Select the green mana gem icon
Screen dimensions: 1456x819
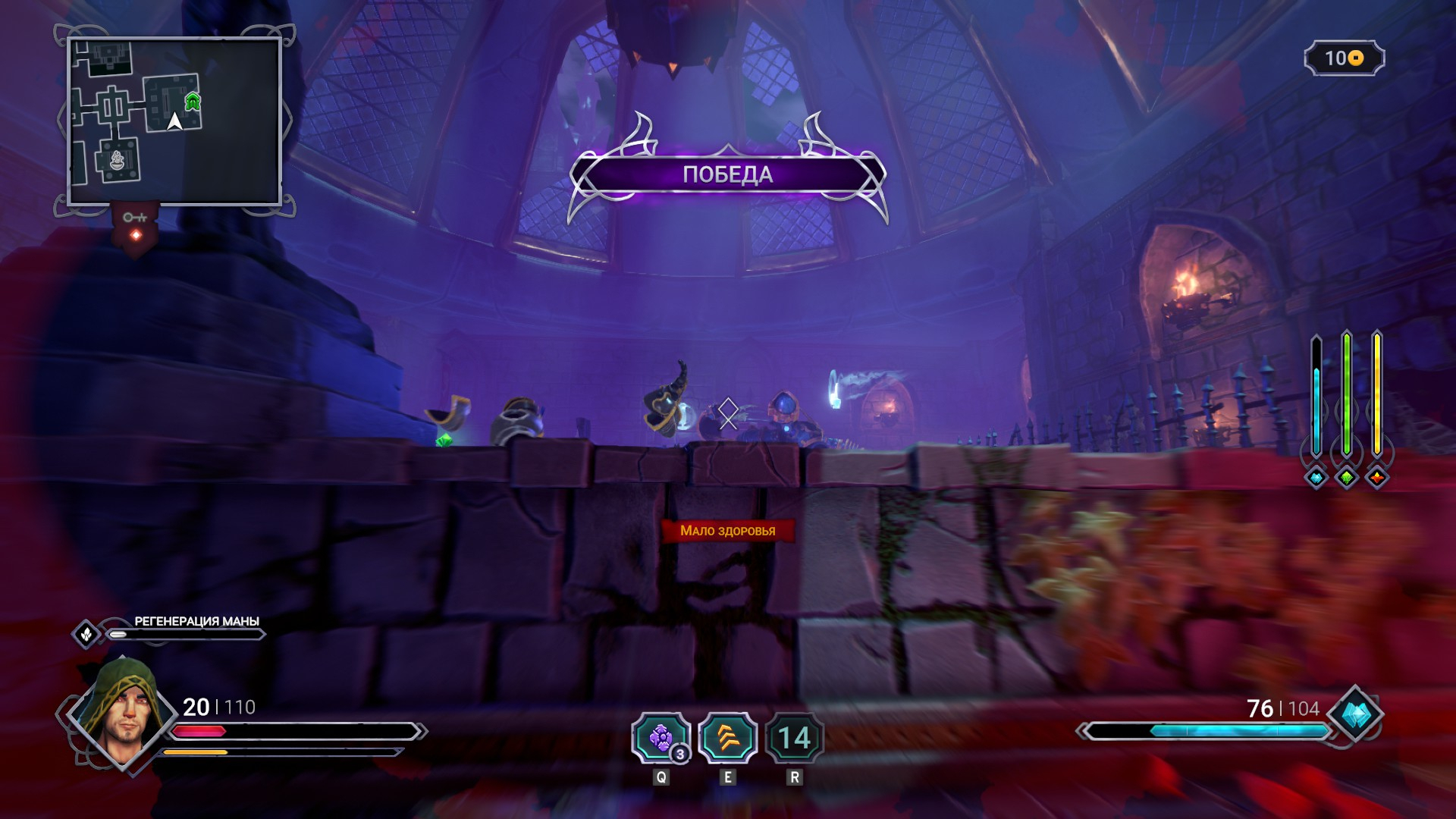(x=1347, y=478)
